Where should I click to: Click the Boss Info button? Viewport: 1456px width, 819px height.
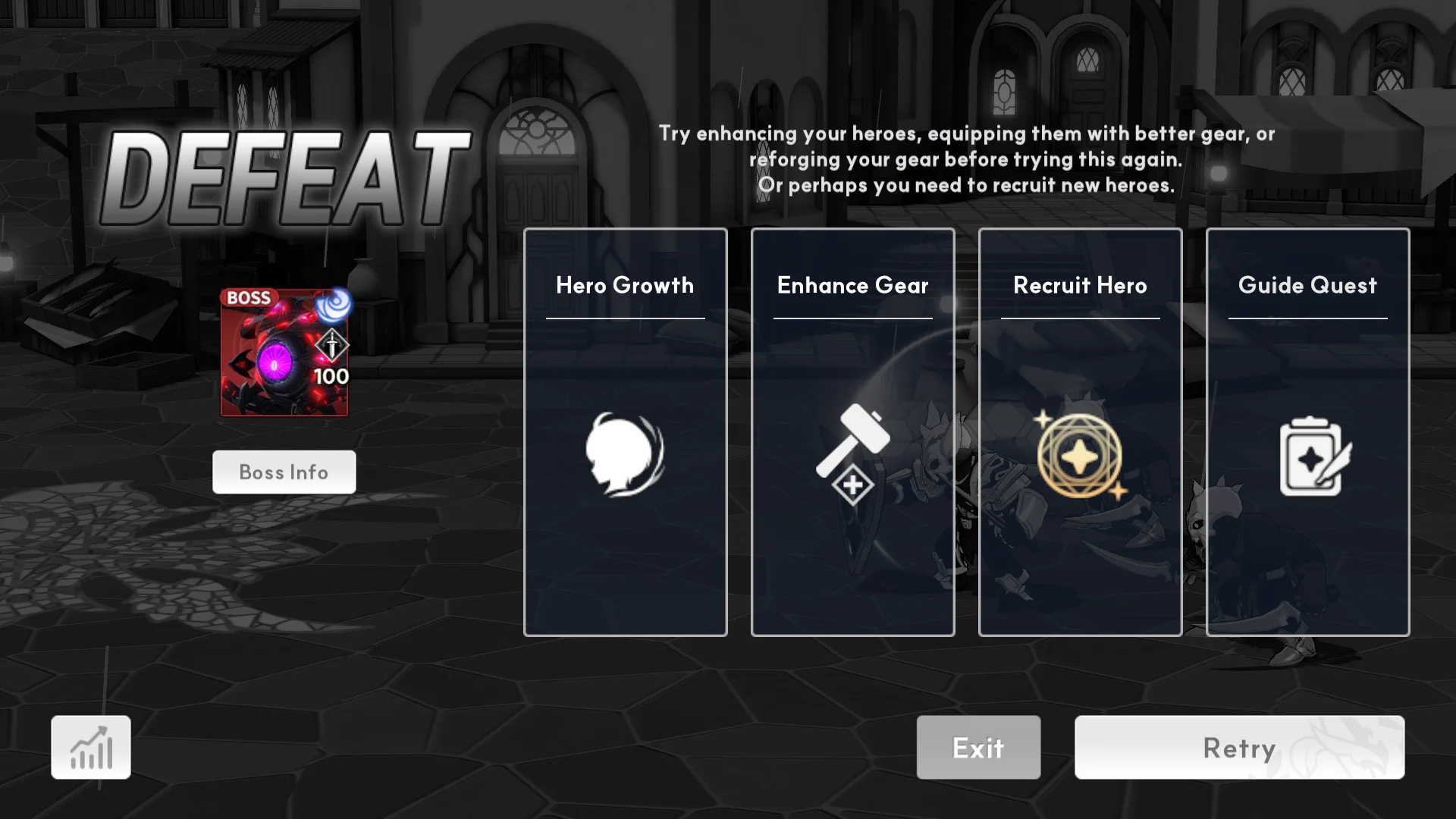click(284, 472)
